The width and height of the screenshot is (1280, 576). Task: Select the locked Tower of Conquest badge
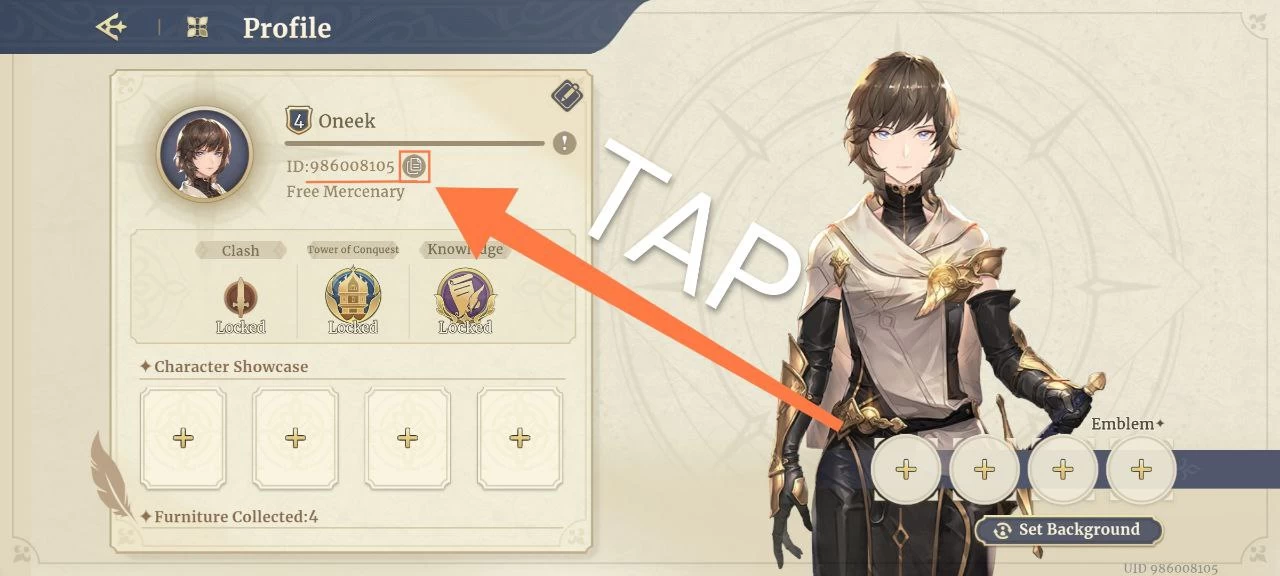353,298
